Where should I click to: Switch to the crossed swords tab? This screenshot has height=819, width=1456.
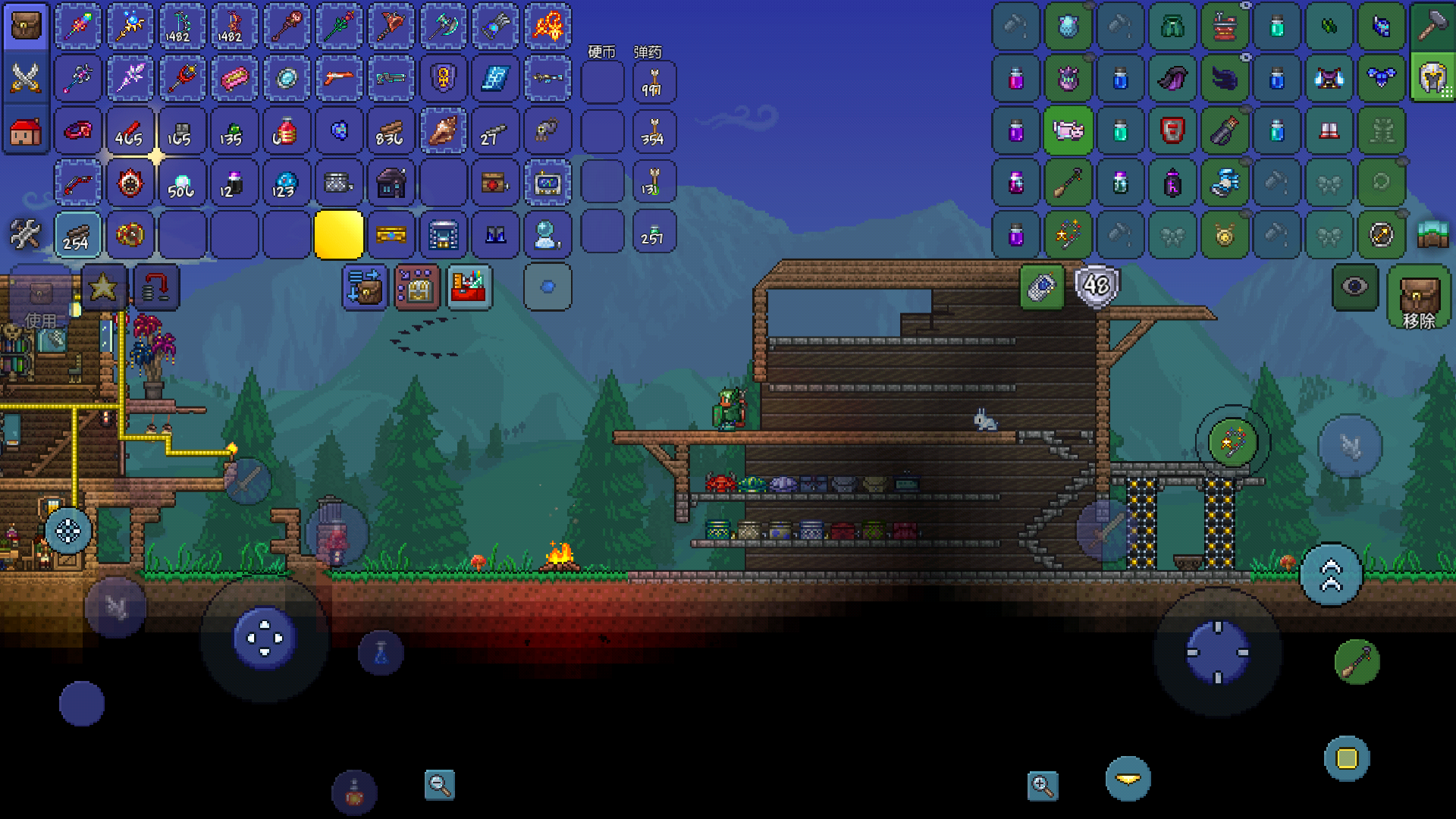(x=26, y=78)
